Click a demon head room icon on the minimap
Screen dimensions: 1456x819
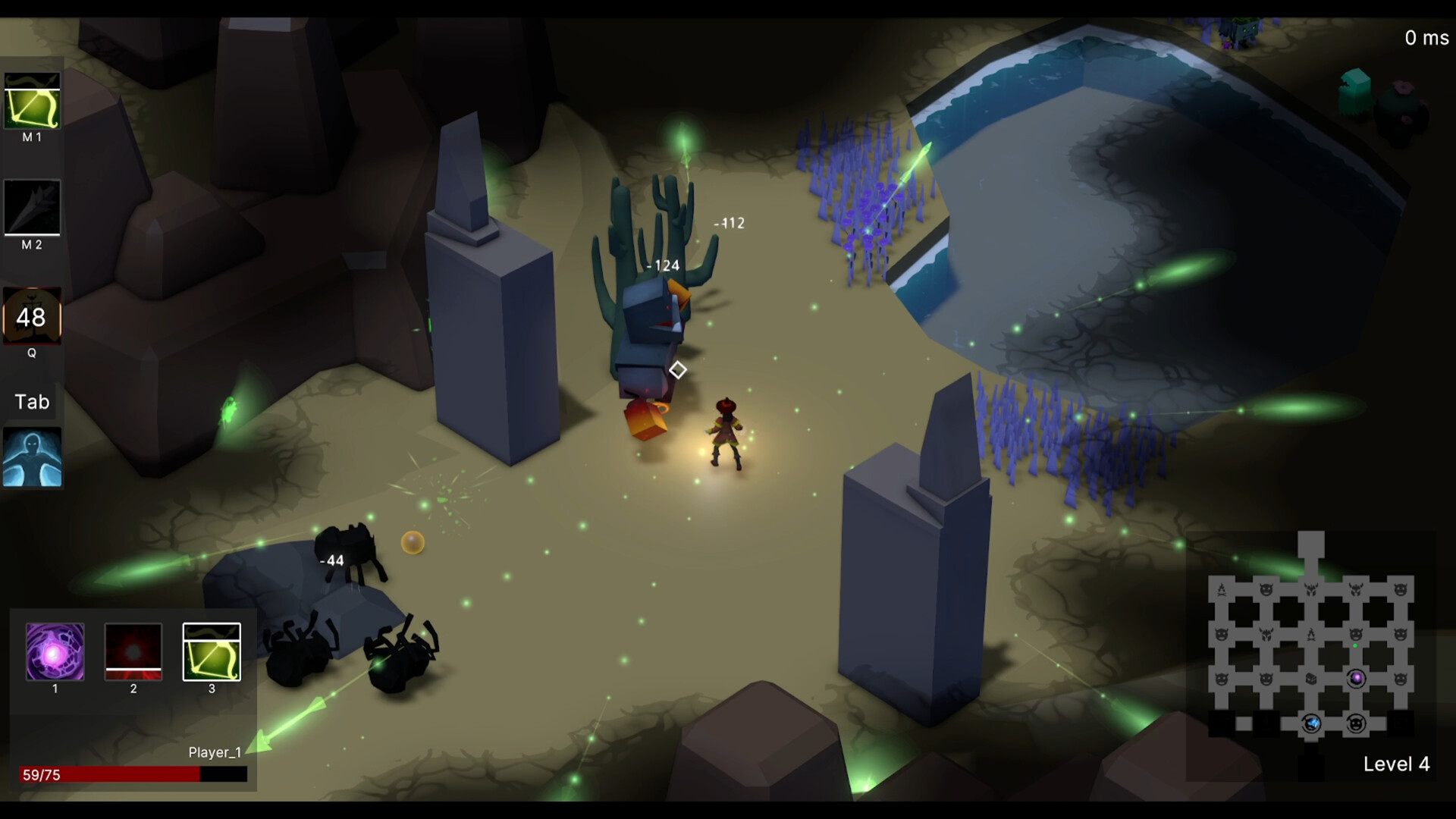pyautogui.click(x=1266, y=588)
